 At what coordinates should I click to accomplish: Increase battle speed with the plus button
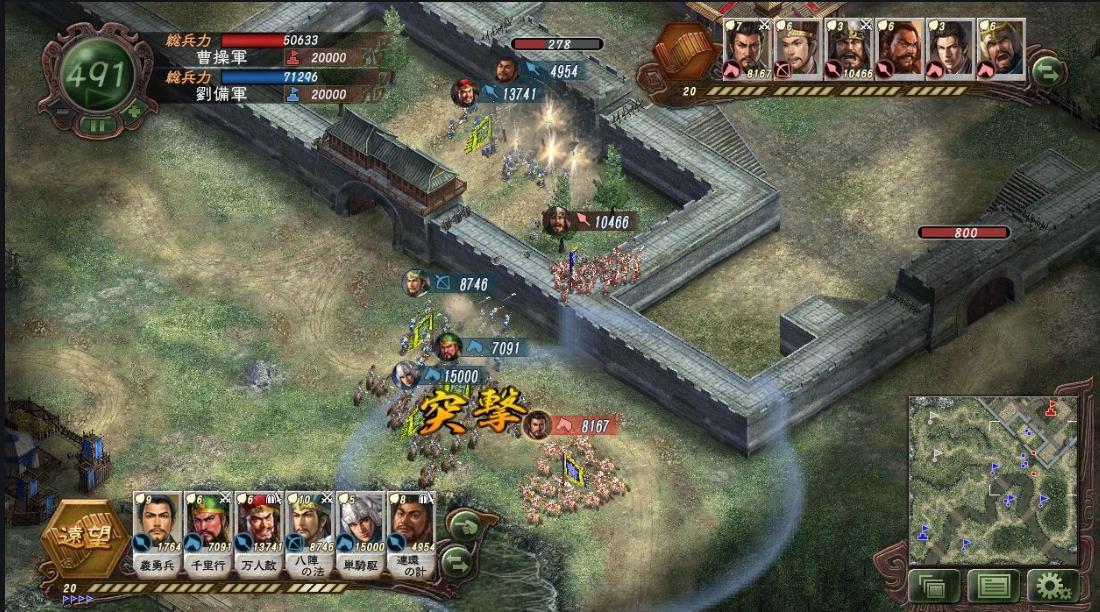point(135,111)
